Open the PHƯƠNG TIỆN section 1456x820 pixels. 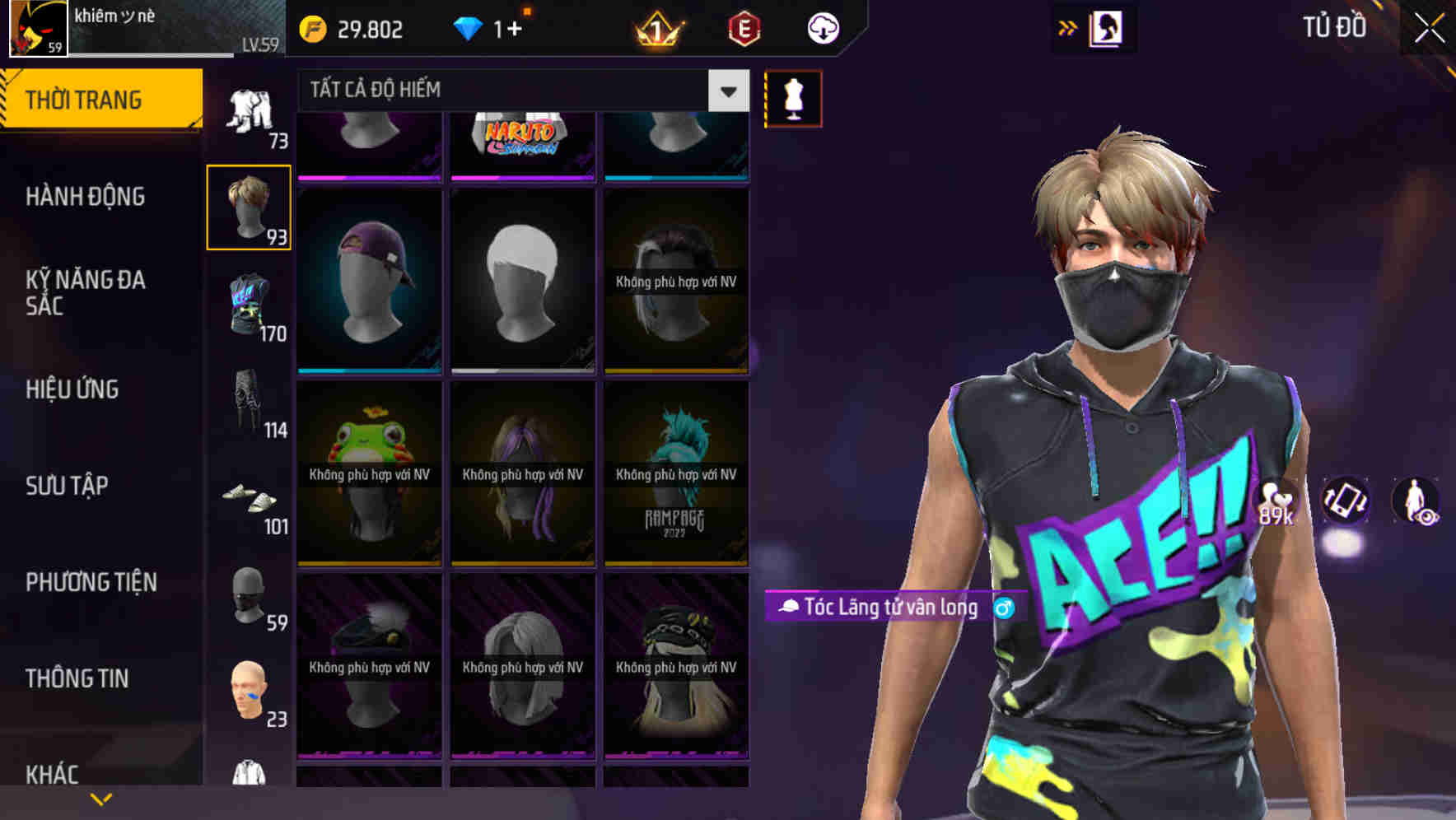[x=91, y=581]
